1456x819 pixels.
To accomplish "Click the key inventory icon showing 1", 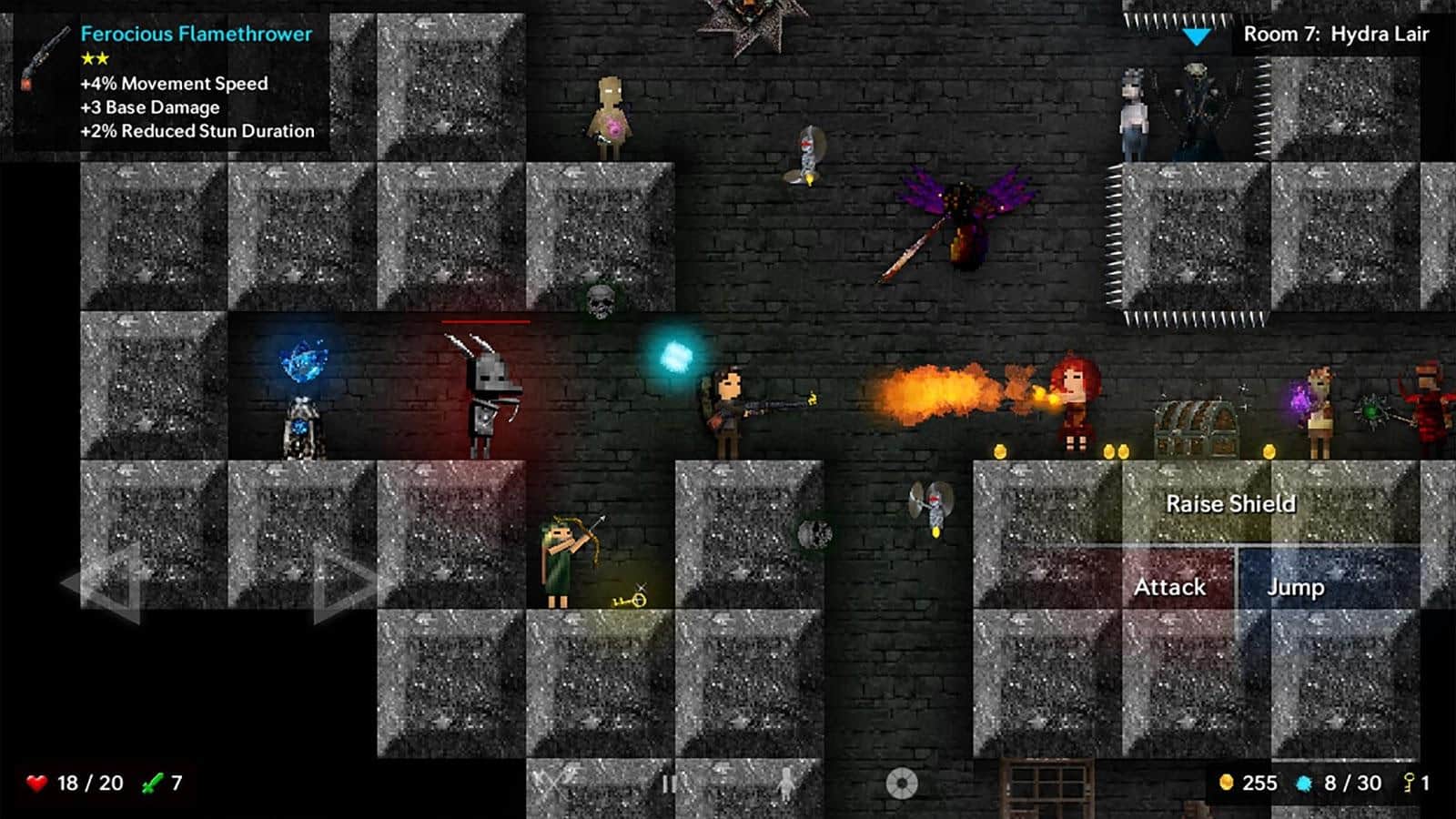I will tap(1409, 780).
